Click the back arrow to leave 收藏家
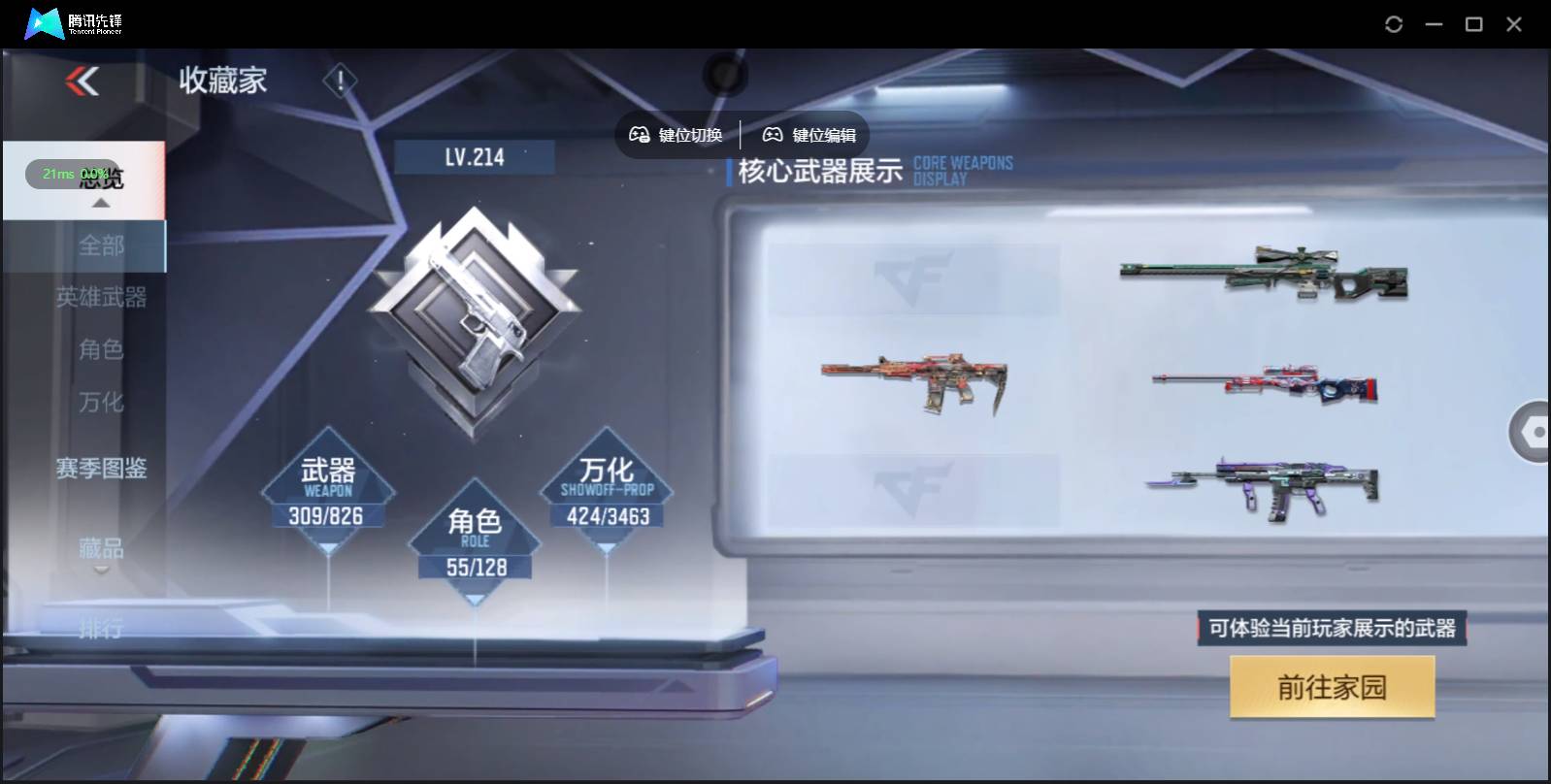 [x=82, y=82]
